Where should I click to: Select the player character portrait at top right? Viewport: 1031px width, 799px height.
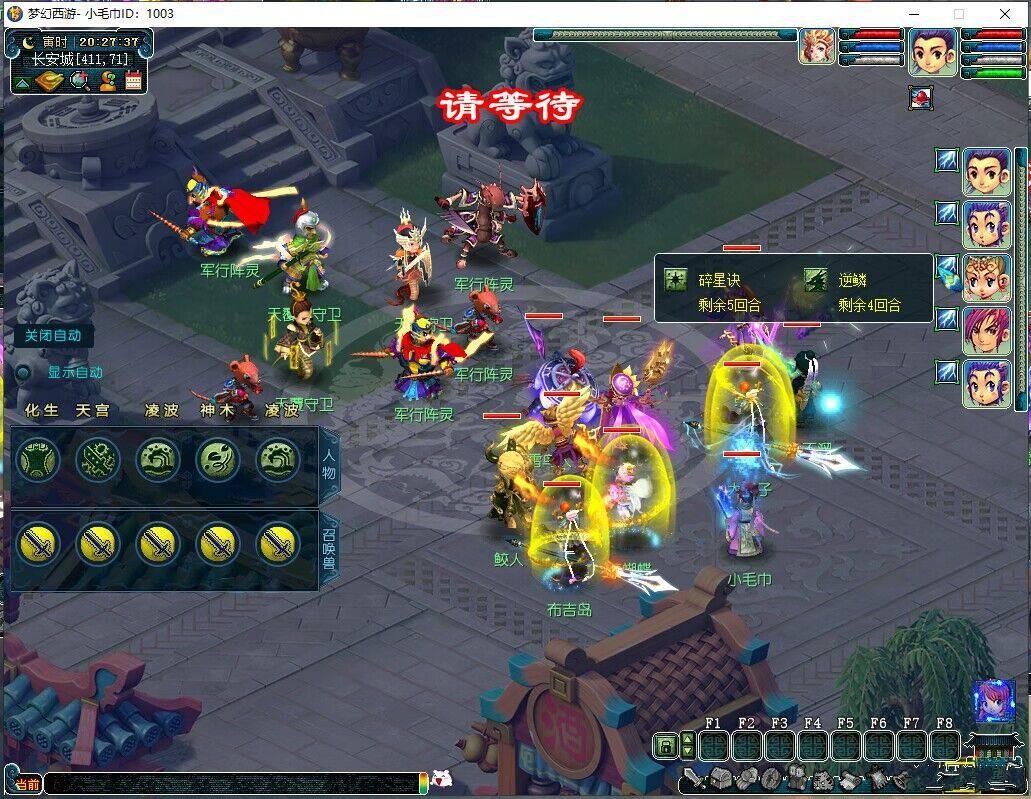click(932, 51)
